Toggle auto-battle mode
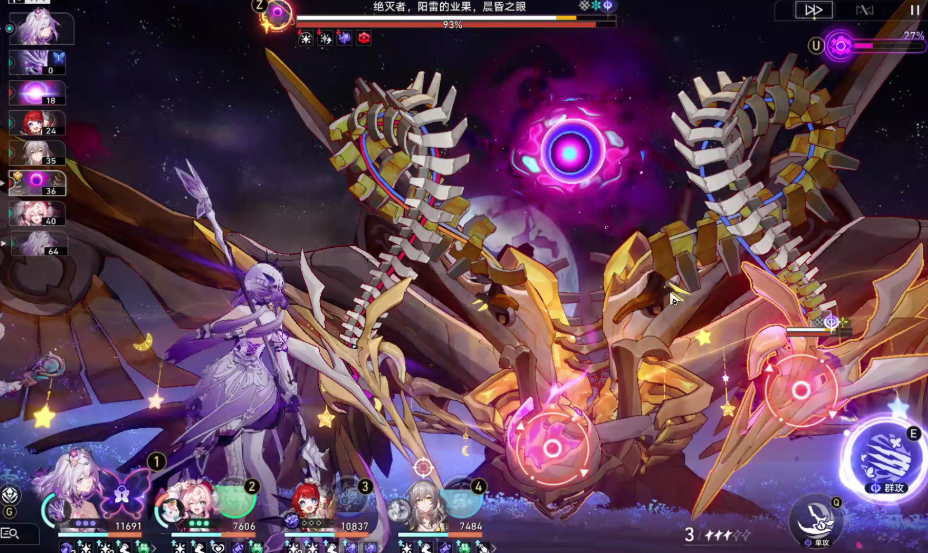The image size is (928, 553). (863, 10)
